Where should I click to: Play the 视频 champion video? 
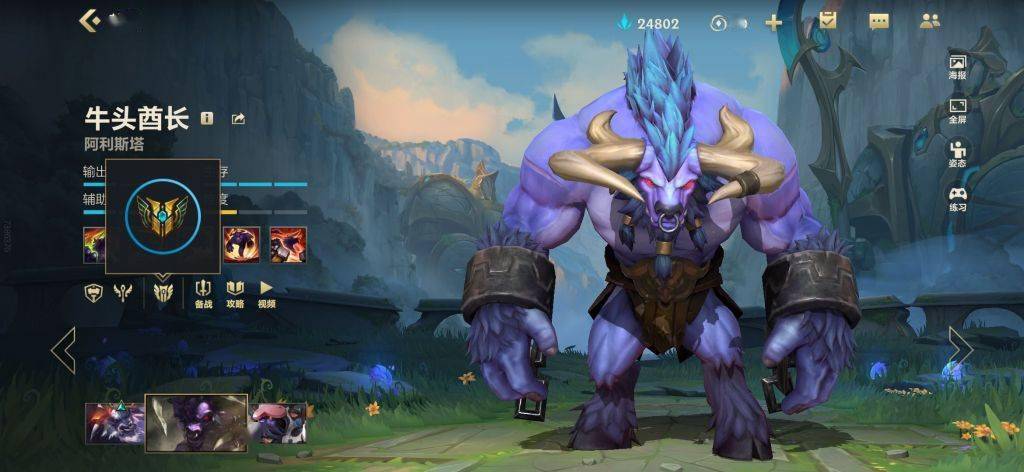[x=266, y=293]
